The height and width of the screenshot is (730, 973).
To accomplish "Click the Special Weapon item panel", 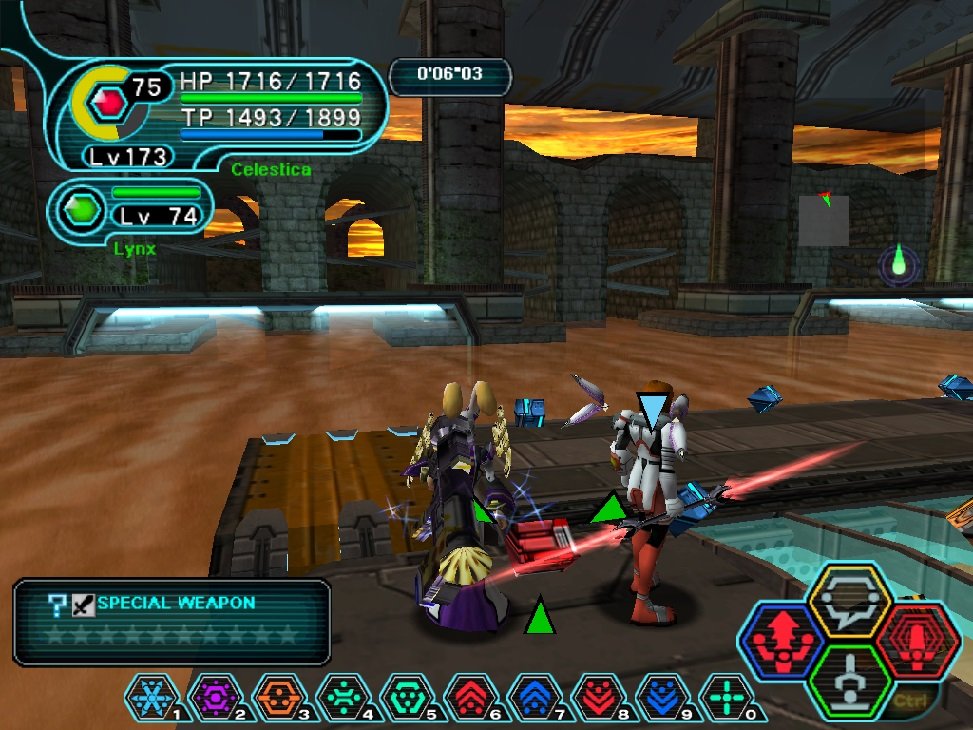I will (x=172, y=621).
